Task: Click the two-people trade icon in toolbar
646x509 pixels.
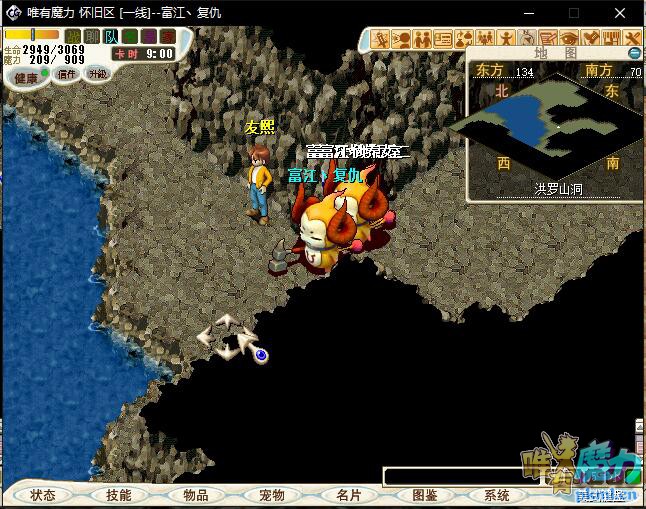Action: [422, 38]
